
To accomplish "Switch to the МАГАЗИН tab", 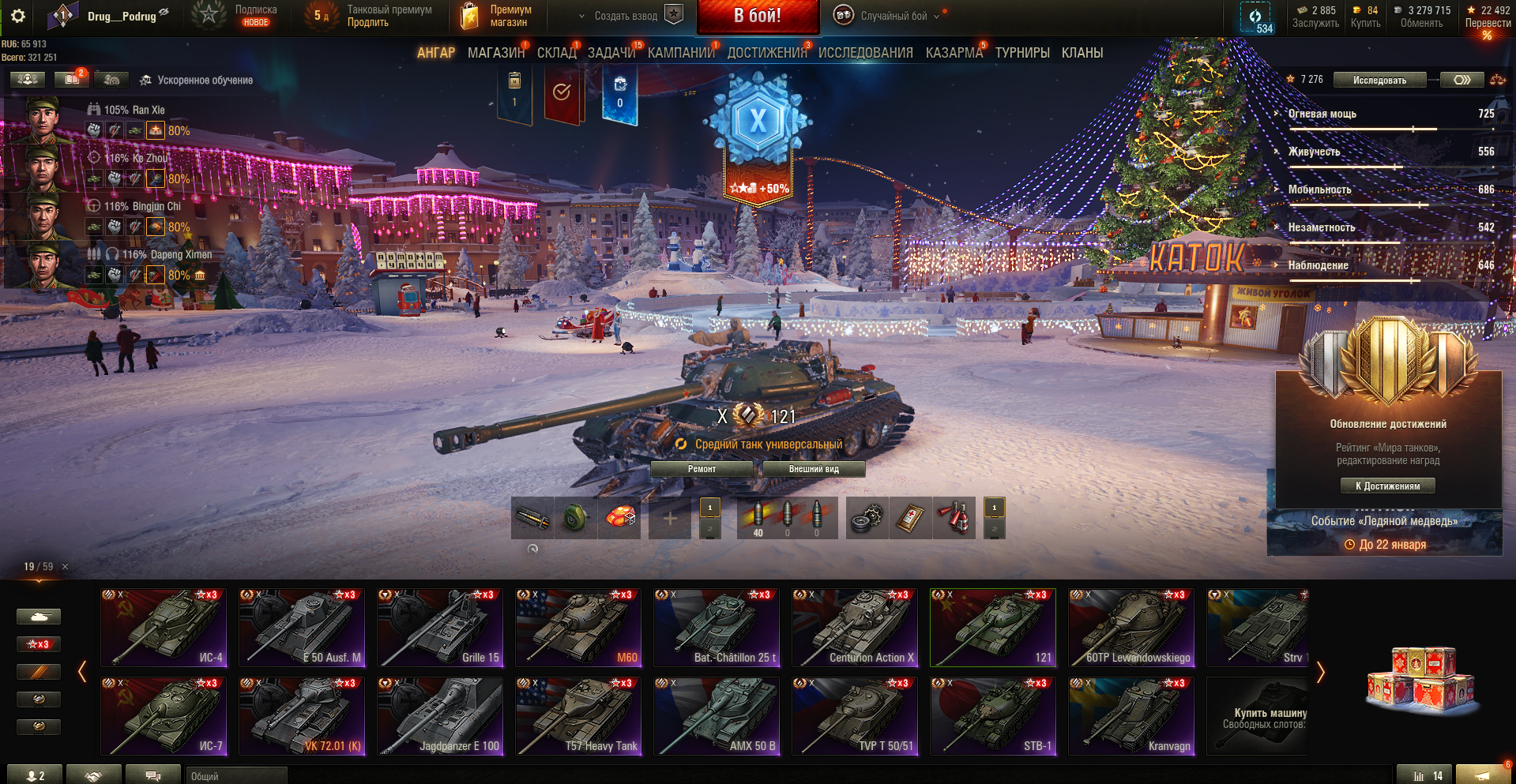I will coord(495,53).
